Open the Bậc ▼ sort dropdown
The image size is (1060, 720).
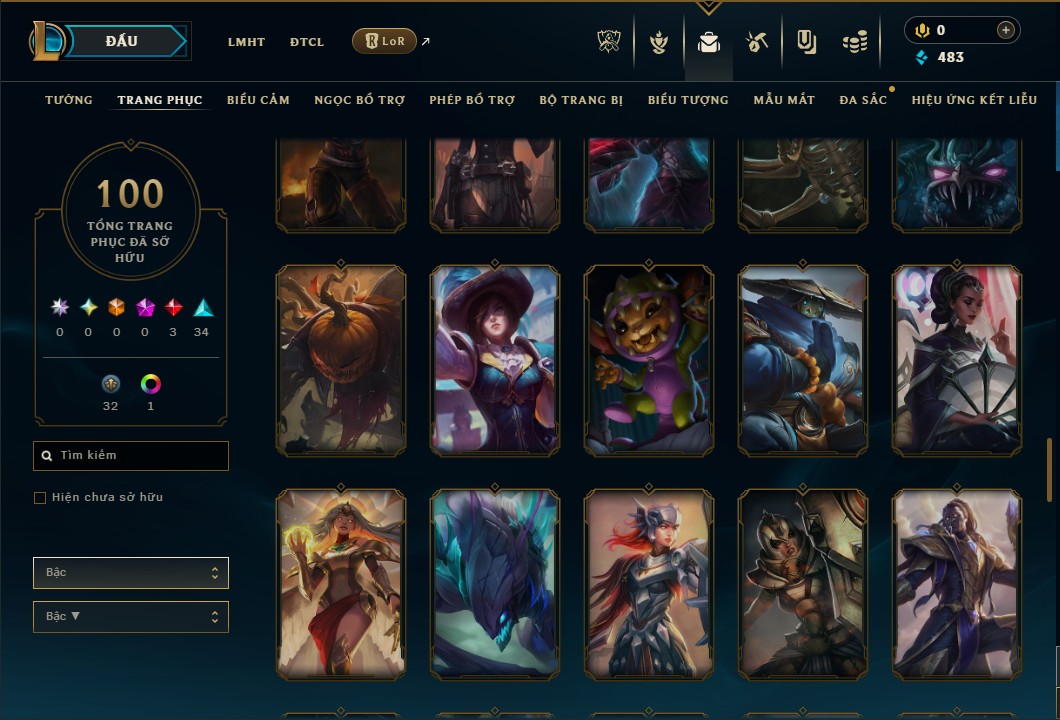131,616
